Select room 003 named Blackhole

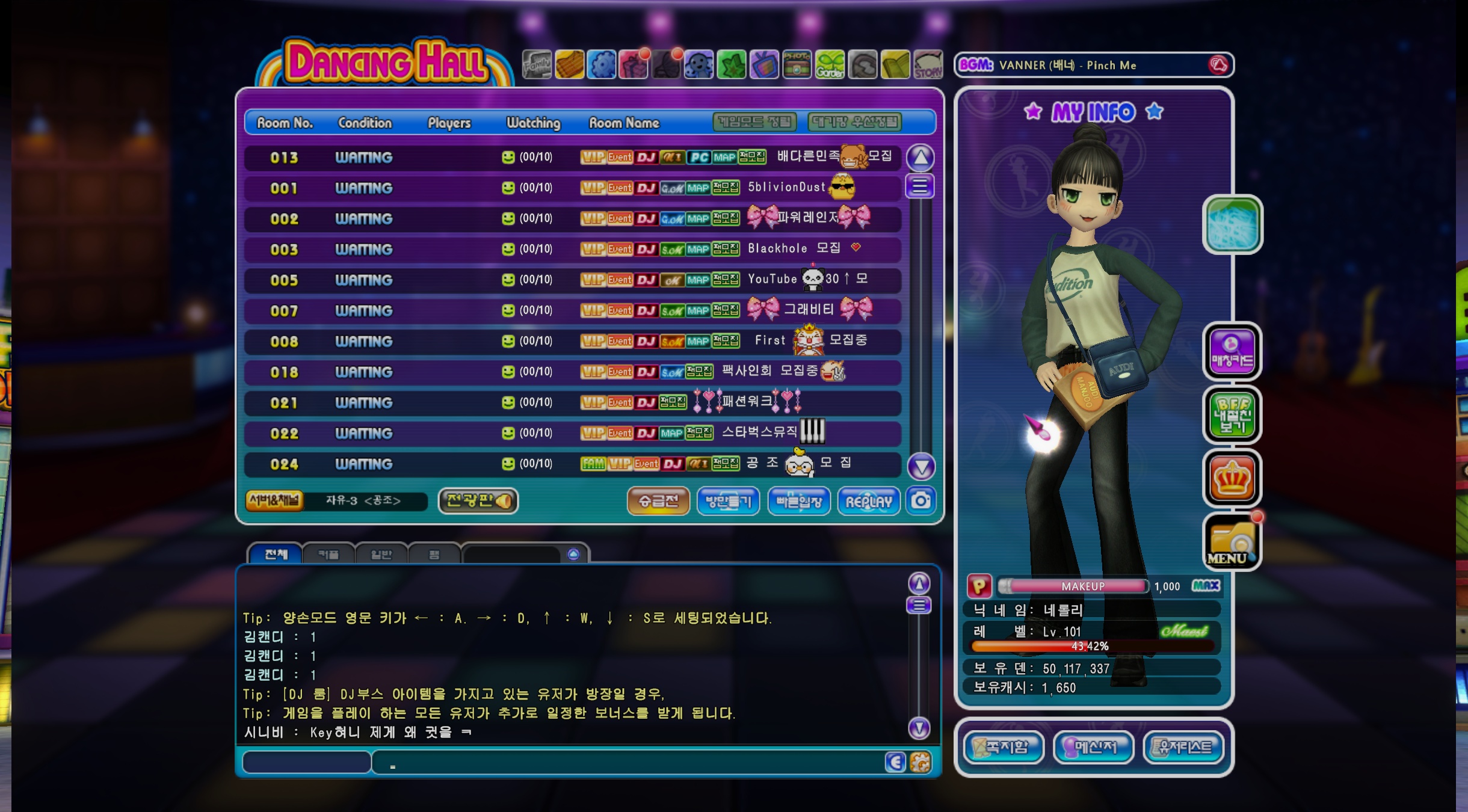coord(572,249)
